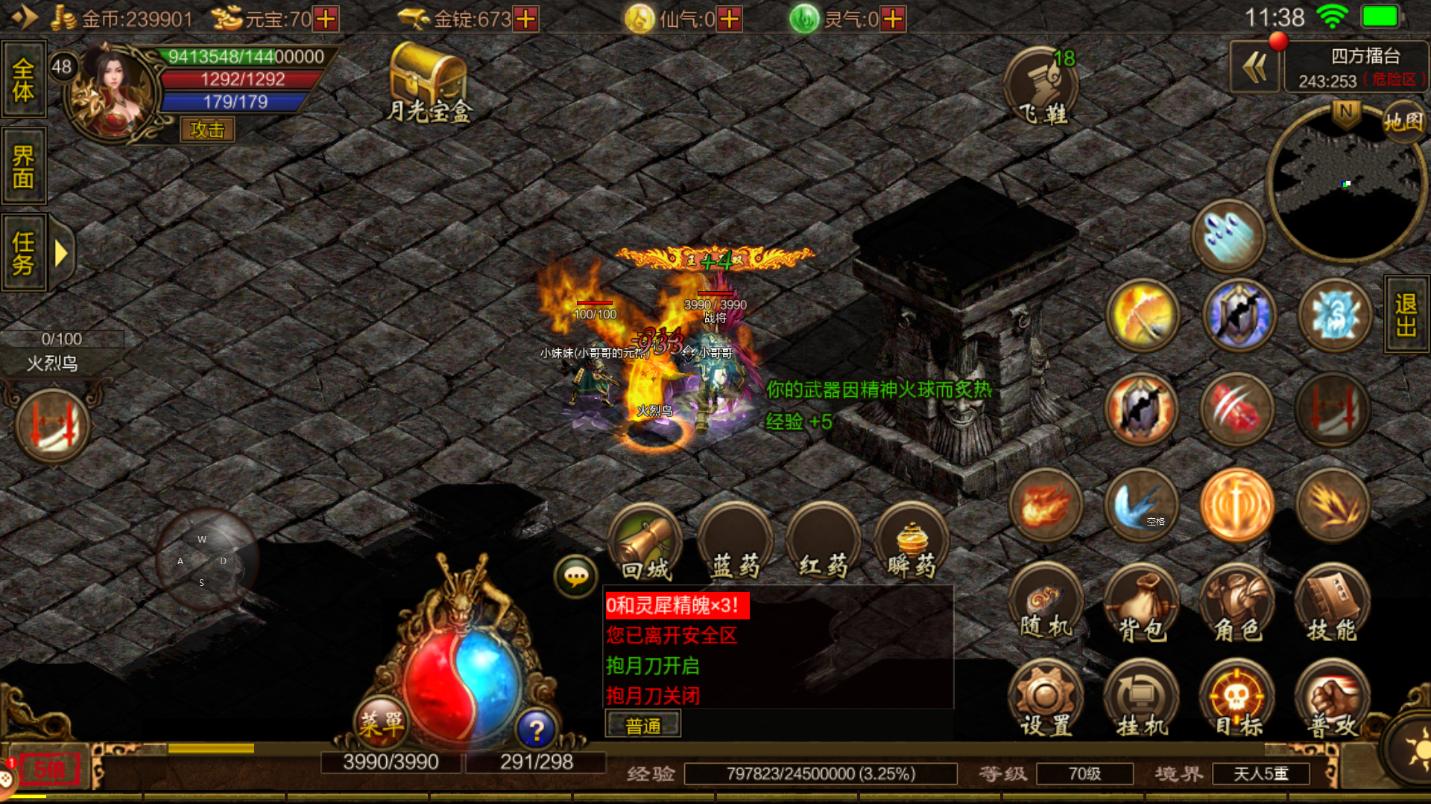Viewport: 1431px width, 804px height.
Task: Use the 红药 health potion slot
Action: click(823, 542)
